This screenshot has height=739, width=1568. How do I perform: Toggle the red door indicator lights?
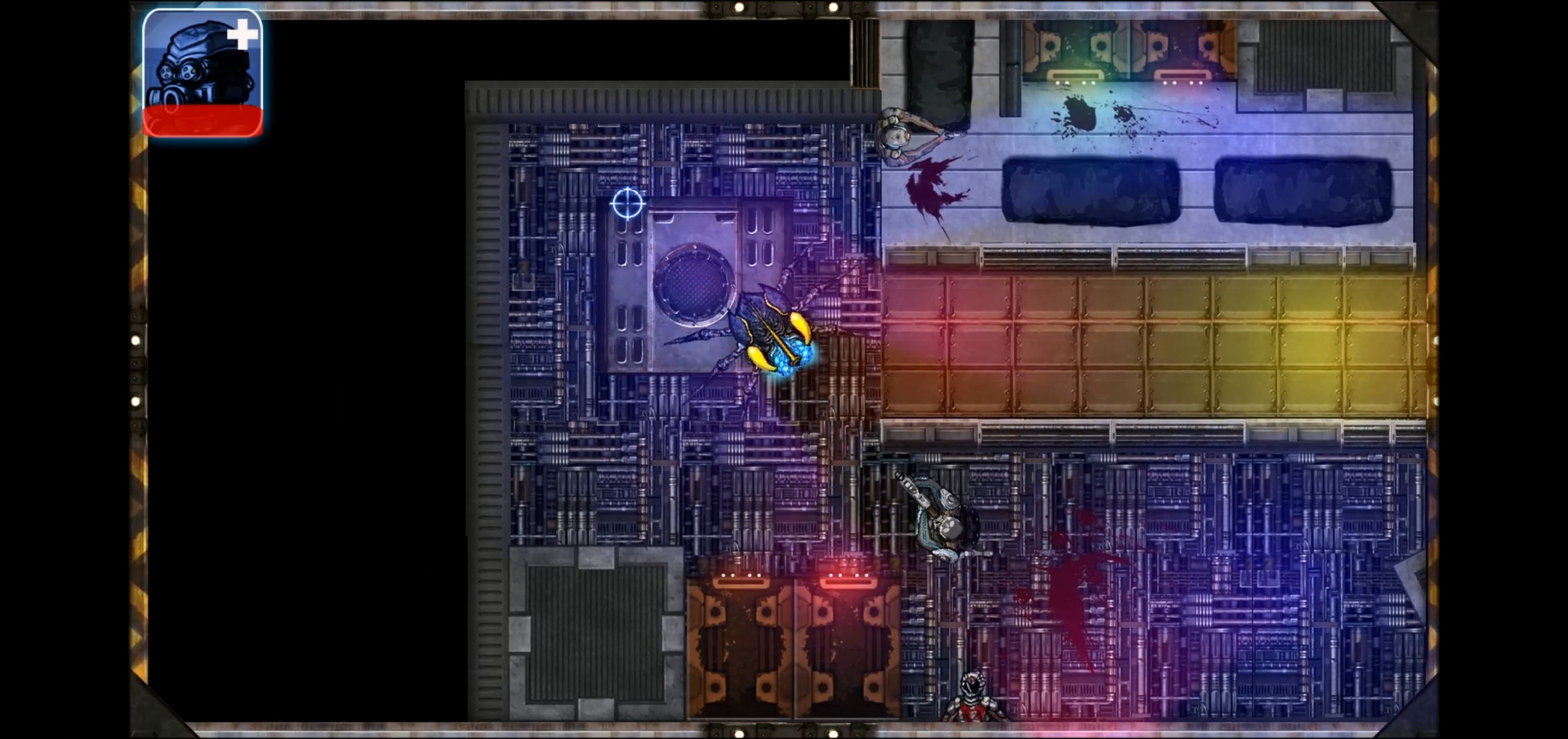point(849,574)
